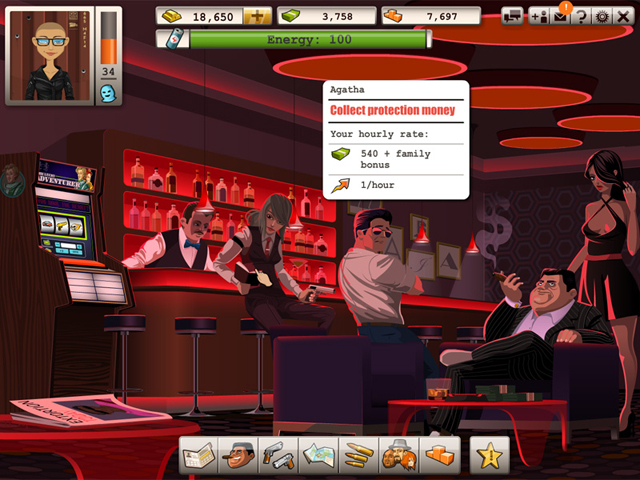
Task: Open the twin pistols weapons icon
Action: pyautogui.click(x=277, y=454)
